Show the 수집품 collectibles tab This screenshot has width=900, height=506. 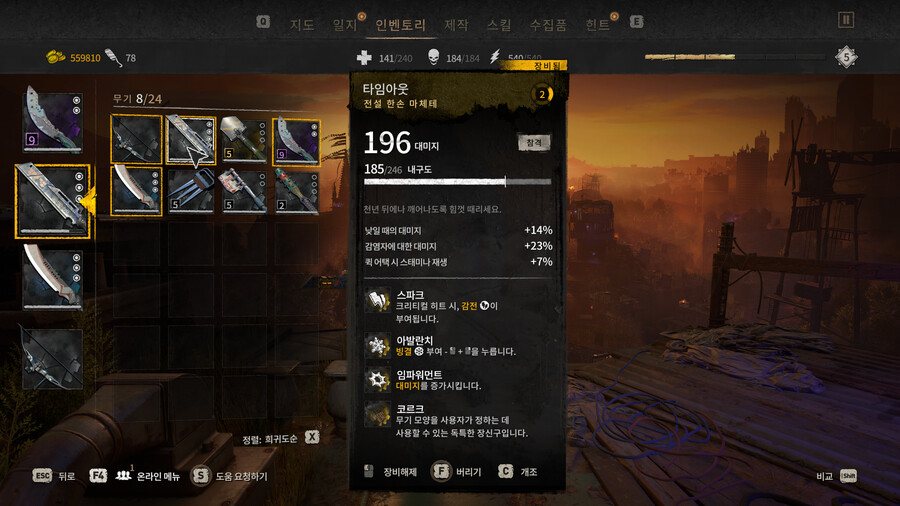(x=548, y=23)
